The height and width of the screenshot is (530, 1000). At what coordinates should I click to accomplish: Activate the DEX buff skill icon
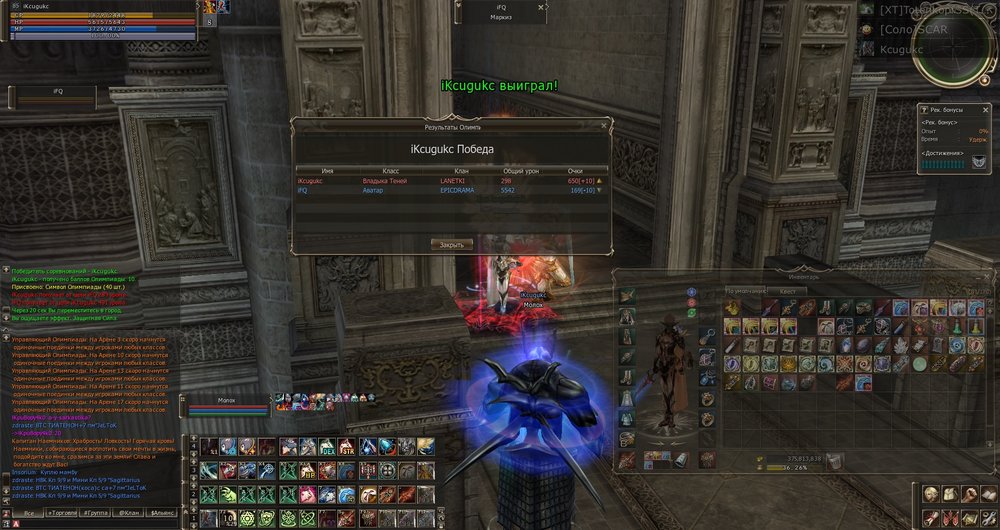pyautogui.click(x=328, y=447)
